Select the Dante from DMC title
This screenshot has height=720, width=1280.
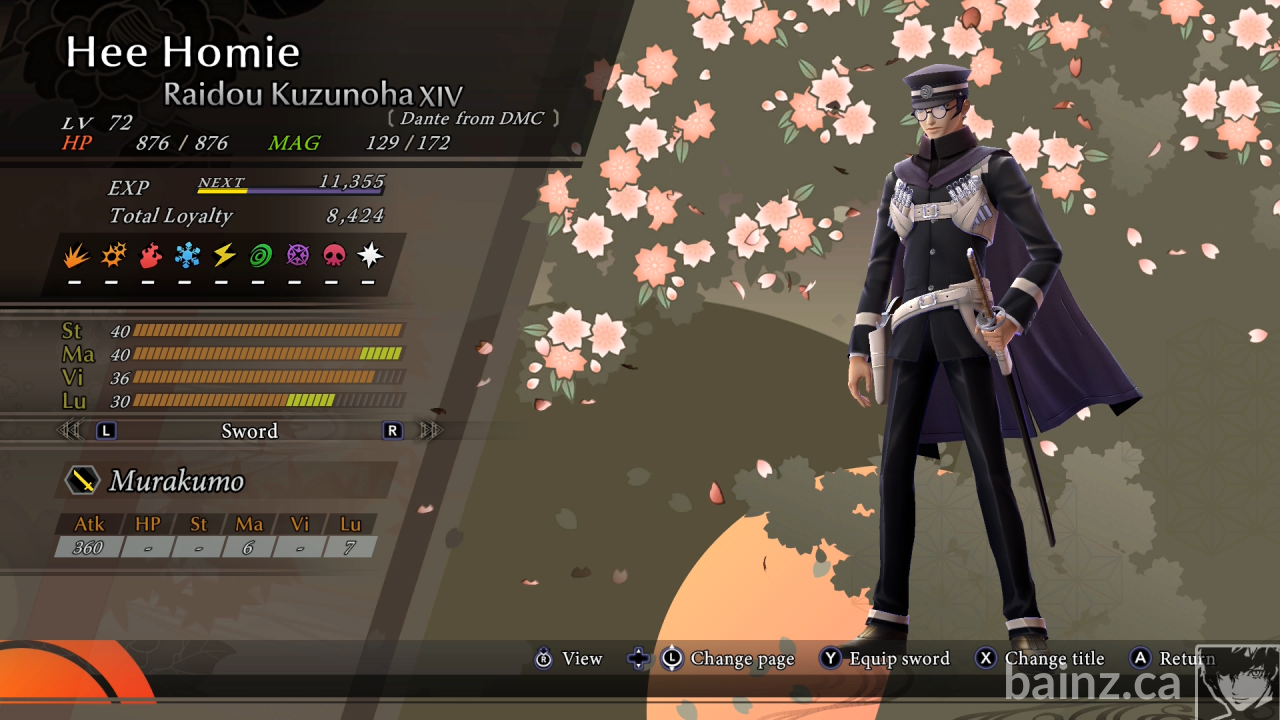pyautogui.click(x=473, y=119)
